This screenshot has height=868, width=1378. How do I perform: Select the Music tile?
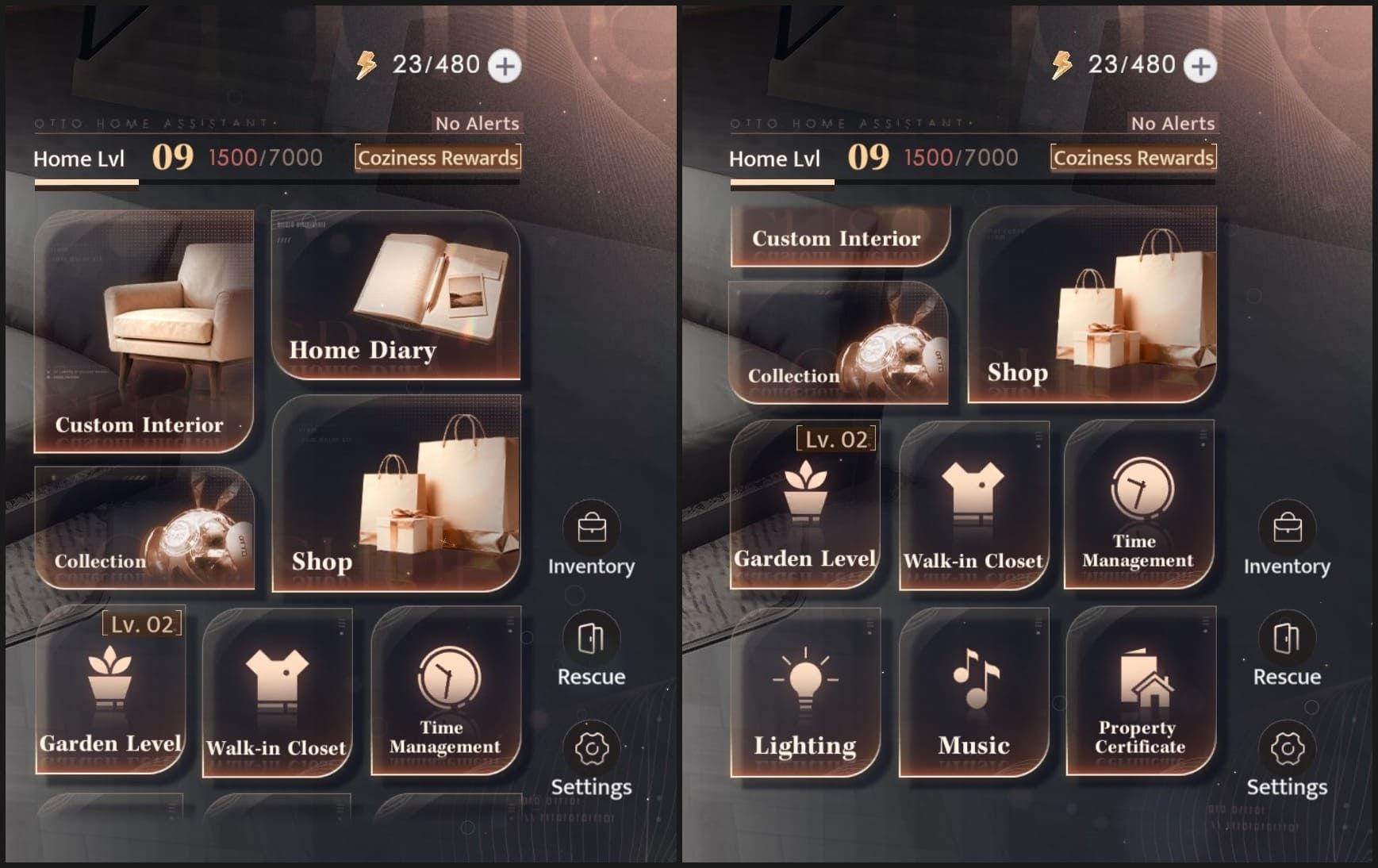coord(974,692)
